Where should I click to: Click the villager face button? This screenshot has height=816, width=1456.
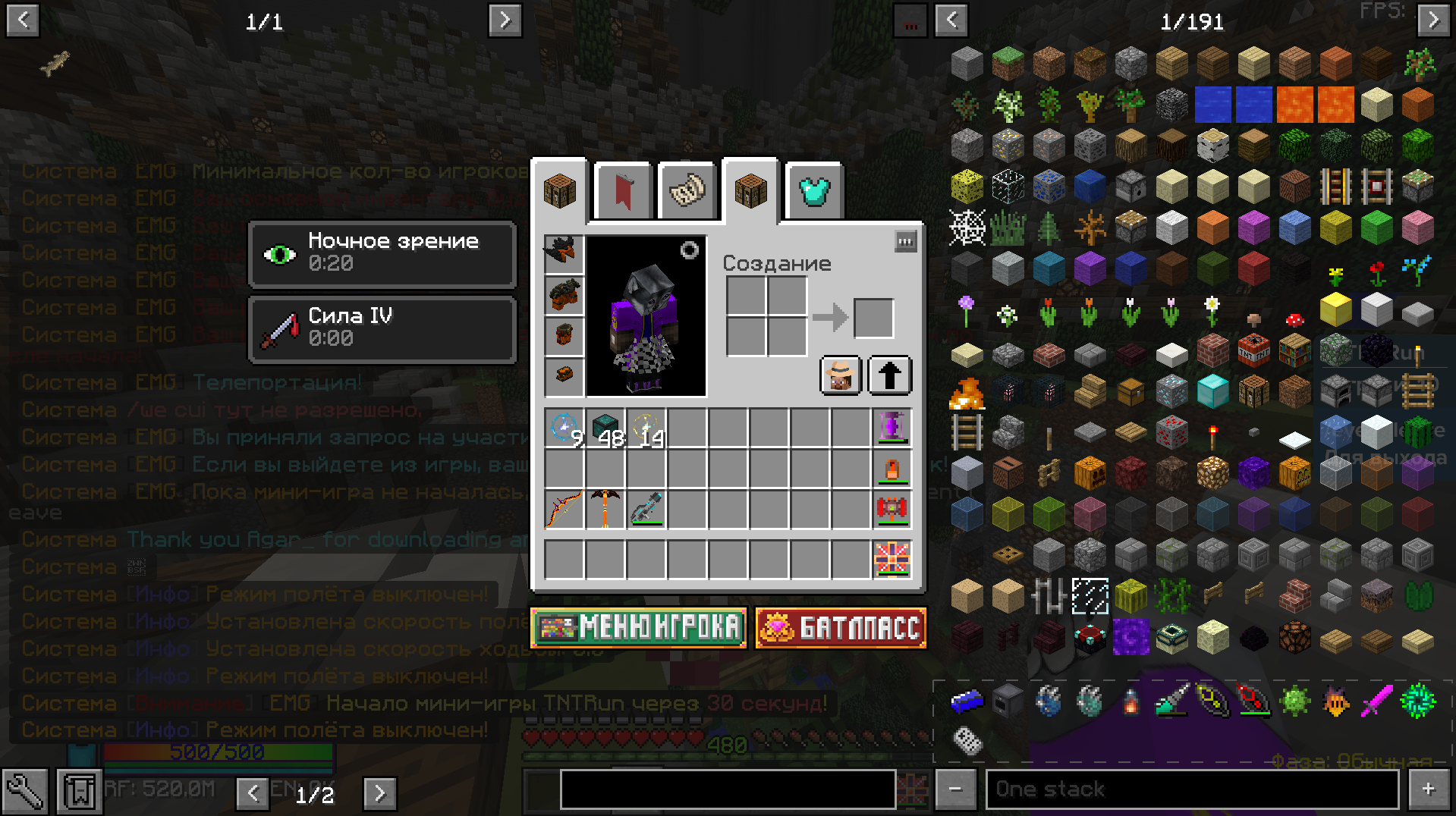[841, 375]
